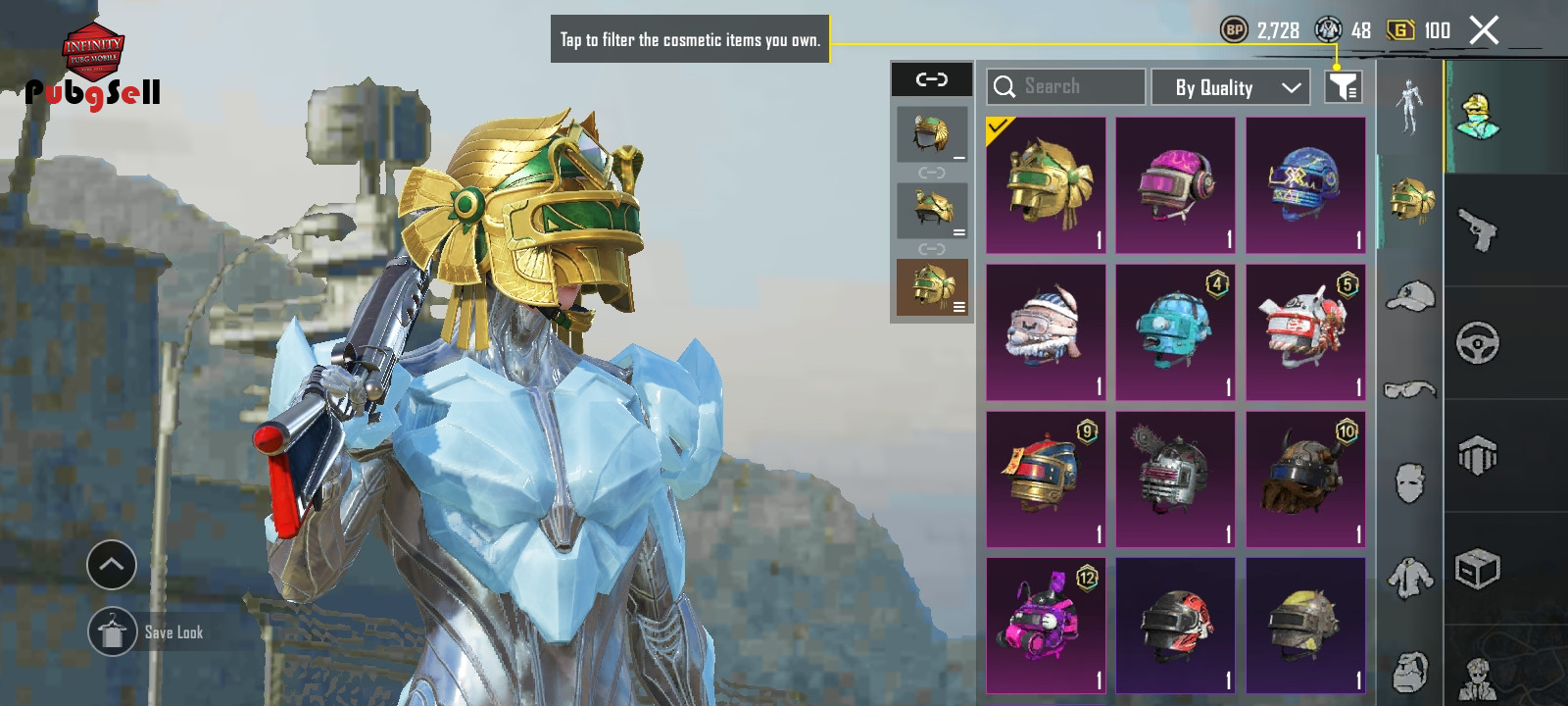This screenshot has height=706, width=1568.
Task: Select the teal robot helmet
Action: pyautogui.click(x=1175, y=332)
